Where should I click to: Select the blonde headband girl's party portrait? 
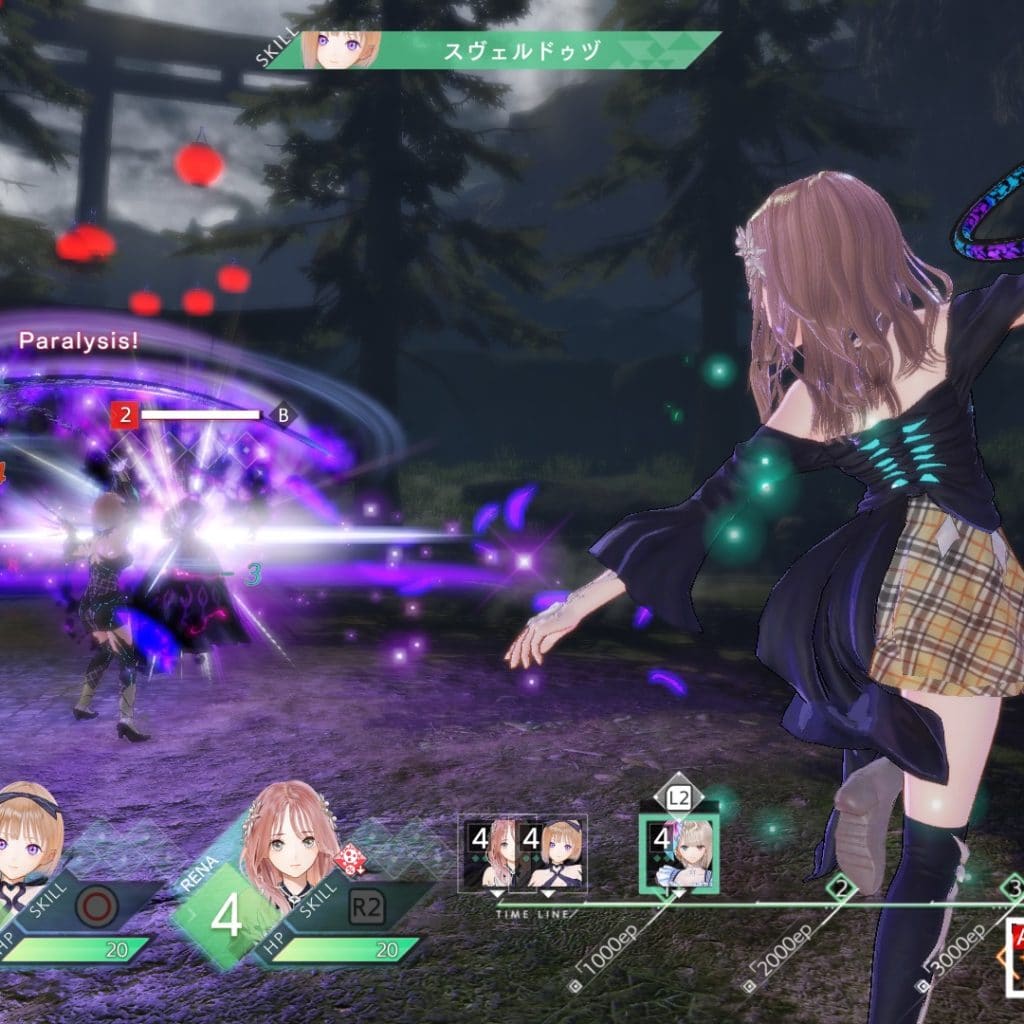(x=28, y=843)
